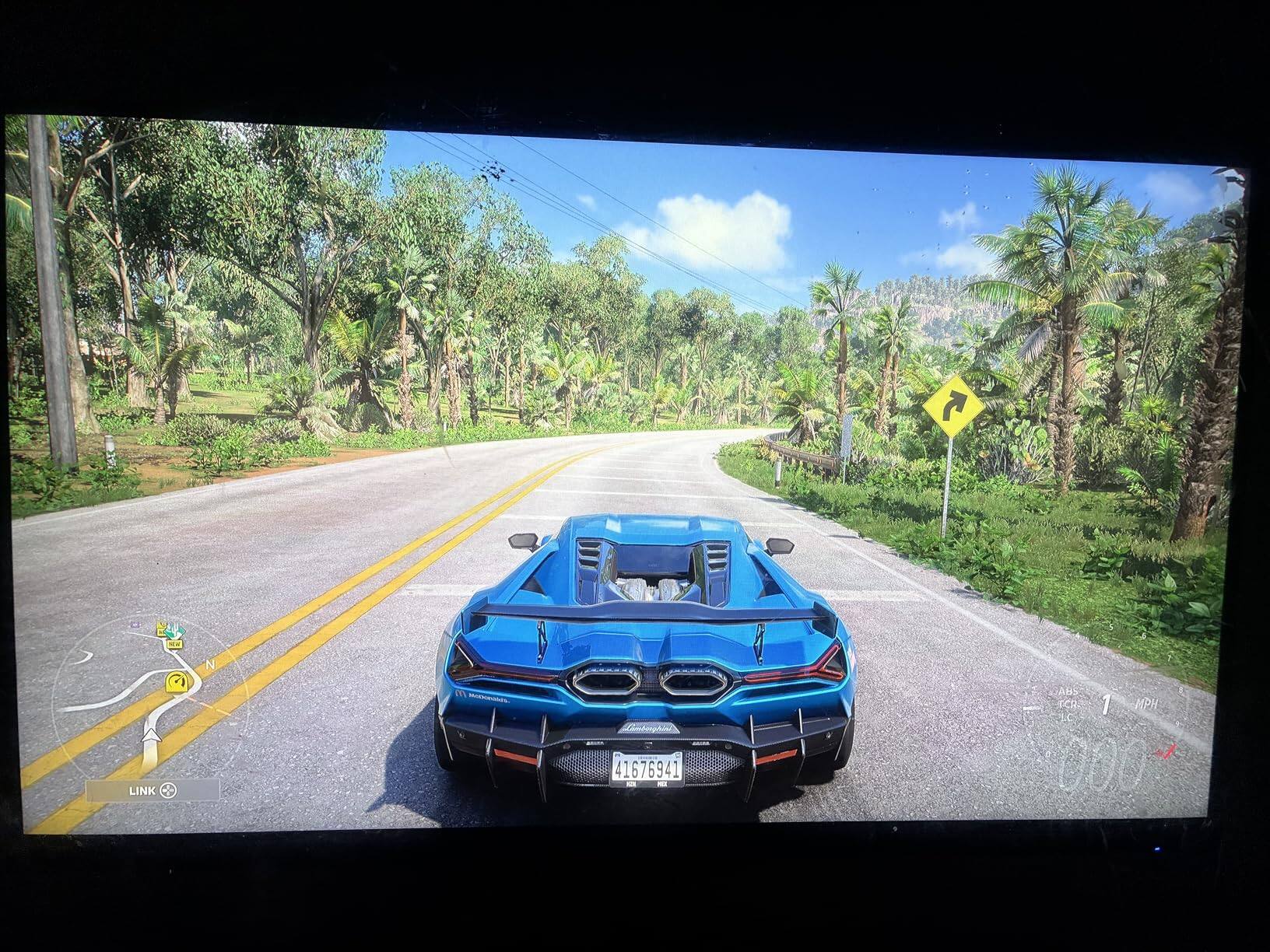Viewport: 1270px width, 952px height.
Task: Click the small purple marker on minimap
Action: 136,625
